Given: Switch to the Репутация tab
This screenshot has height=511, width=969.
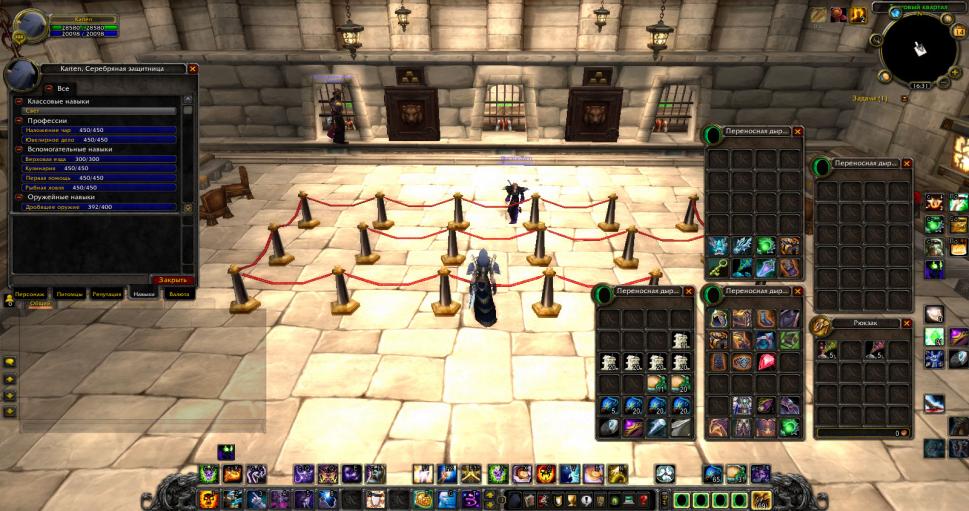Looking at the screenshot, I should pos(107,295).
